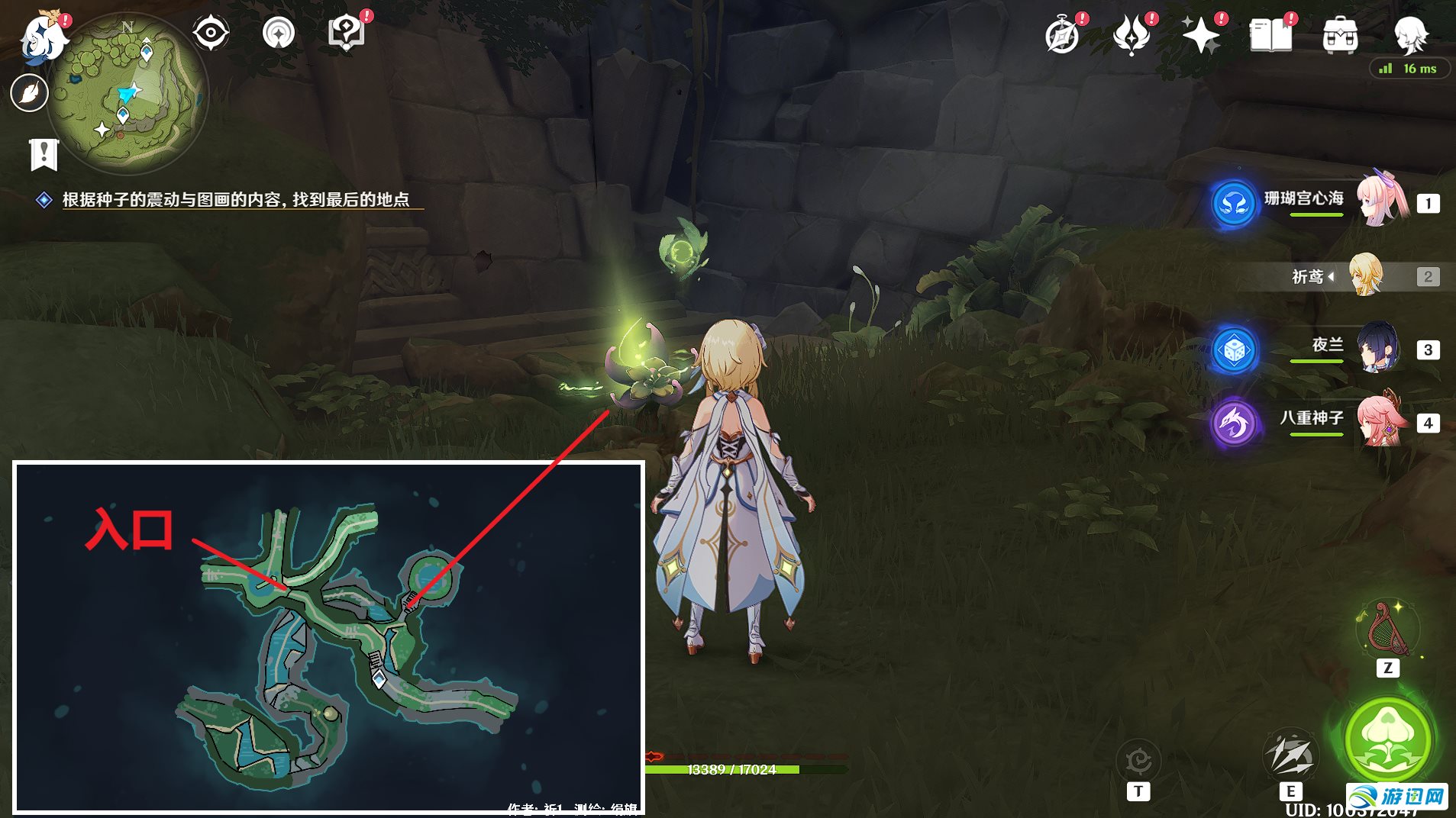Open the circular minimap

click(128, 95)
